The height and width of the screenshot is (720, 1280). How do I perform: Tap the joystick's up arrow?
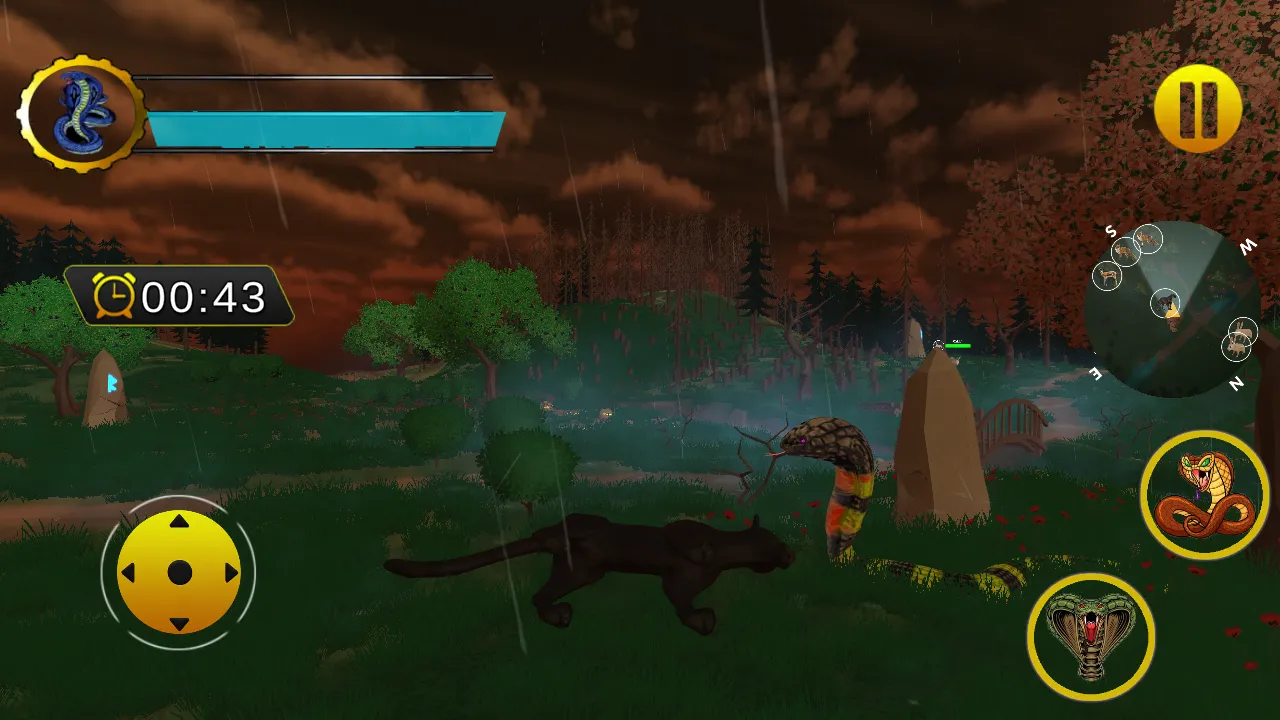tap(179, 521)
